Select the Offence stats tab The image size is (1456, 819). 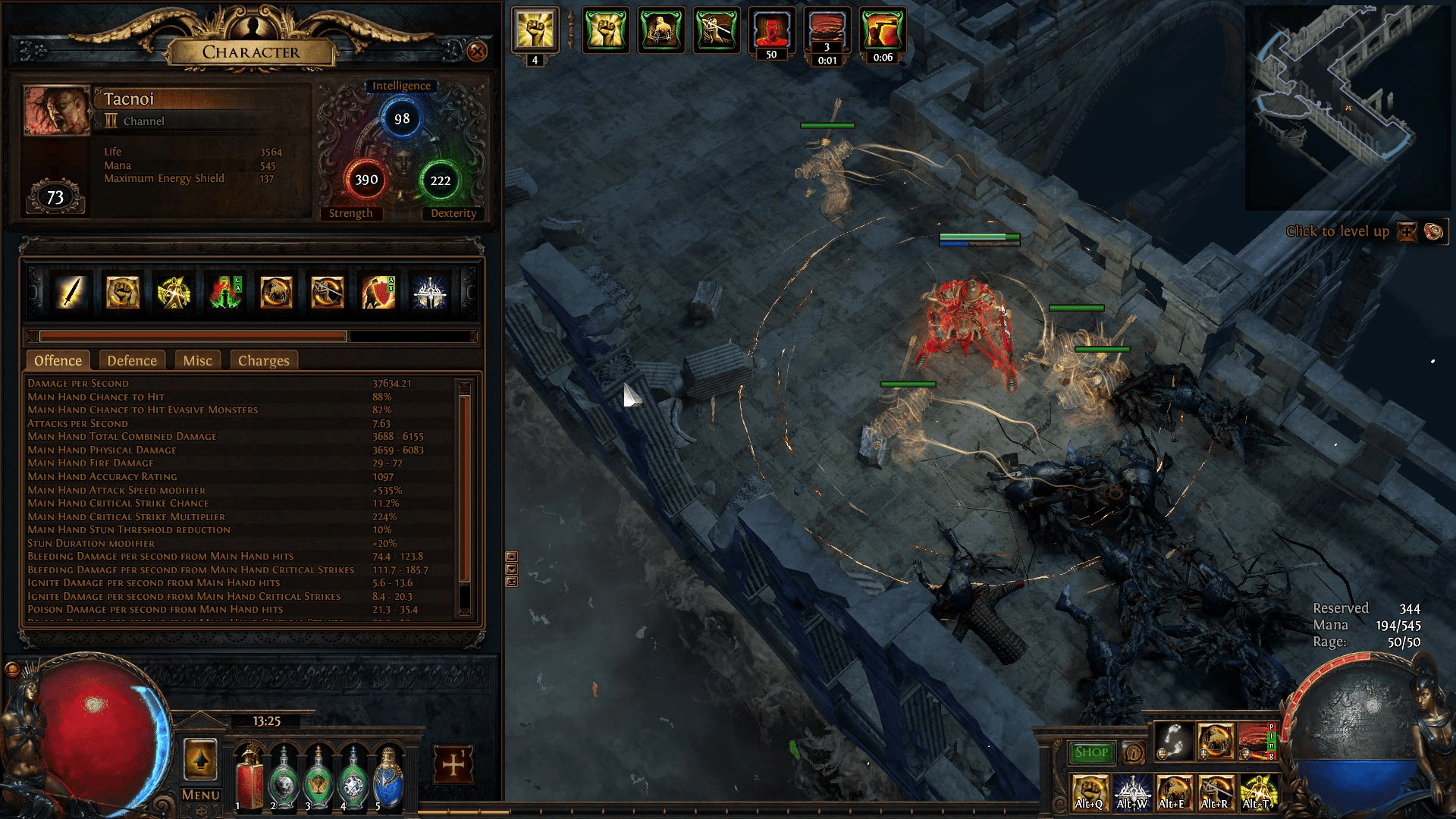(x=58, y=361)
